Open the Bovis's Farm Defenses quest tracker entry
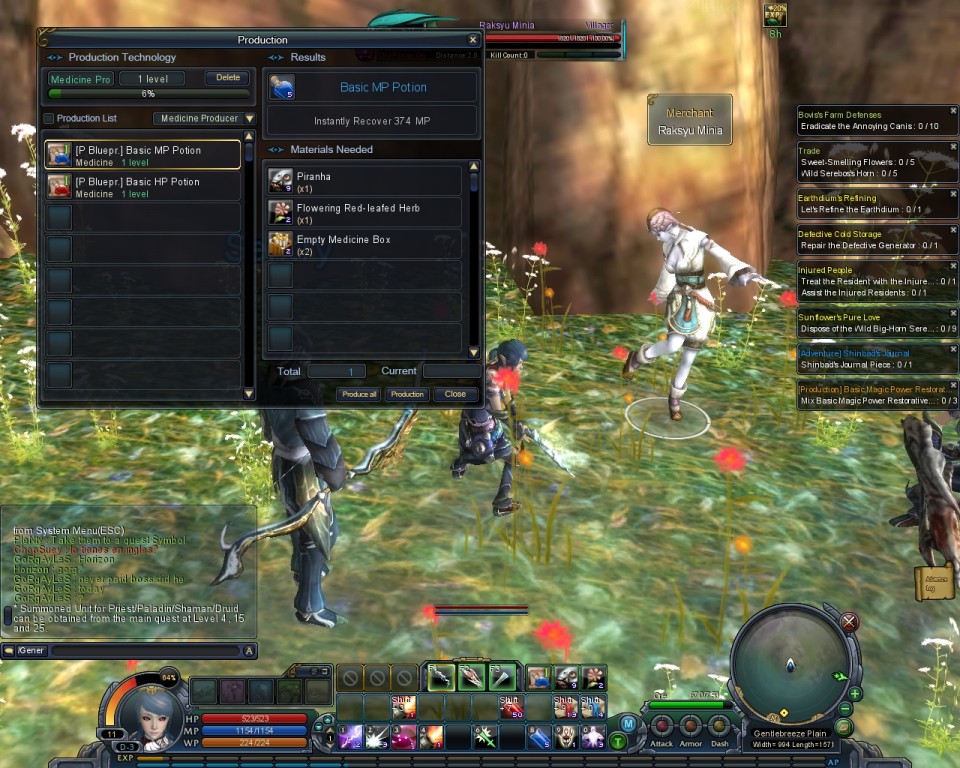This screenshot has height=768, width=960. pos(877,120)
